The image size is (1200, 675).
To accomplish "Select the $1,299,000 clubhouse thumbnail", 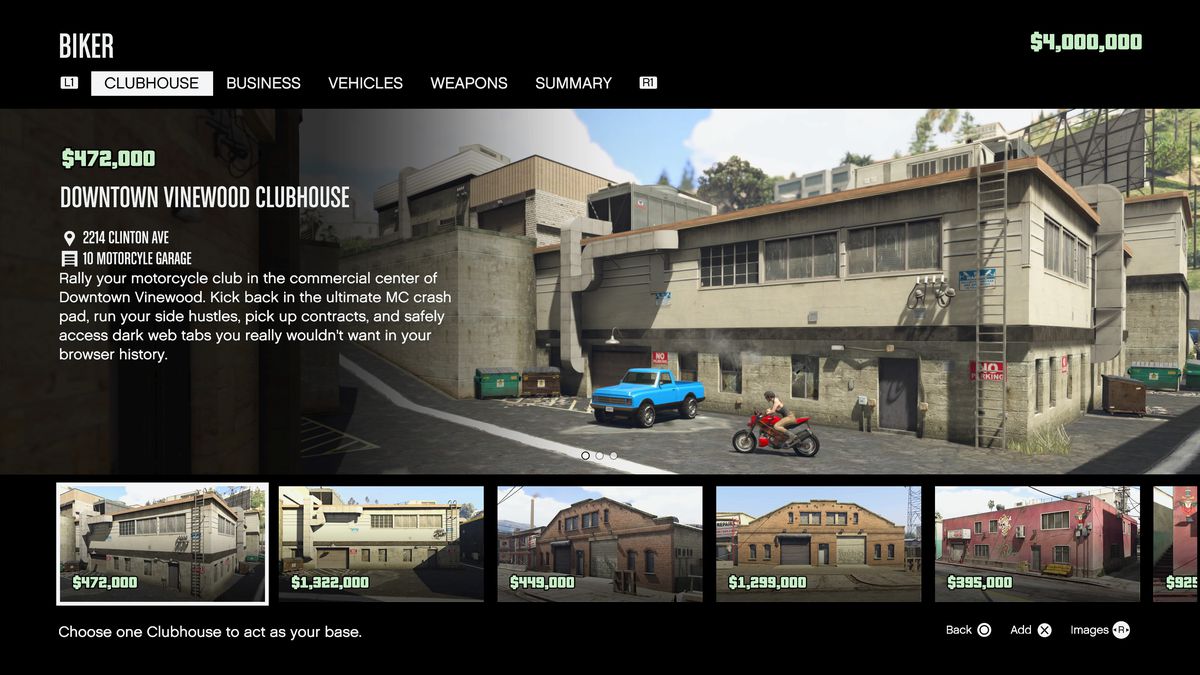I will (818, 544).
